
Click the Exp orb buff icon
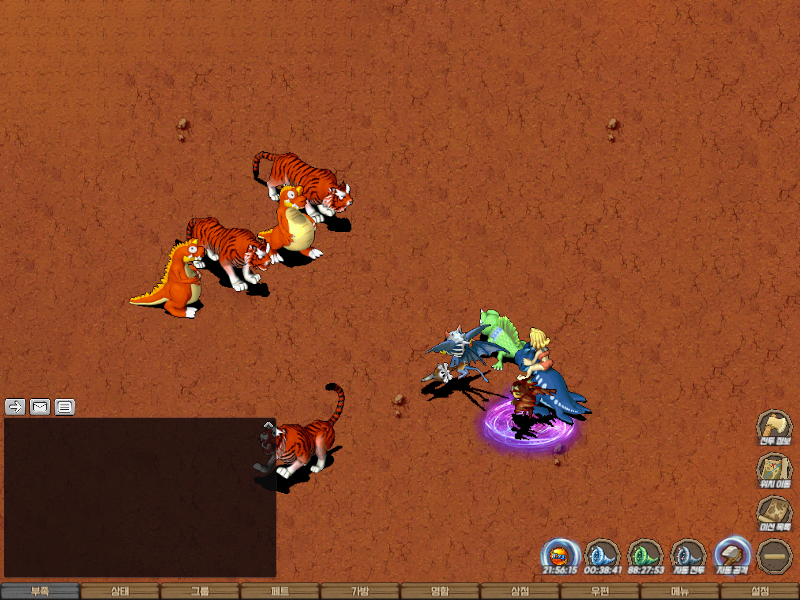(x=560, y=554)
